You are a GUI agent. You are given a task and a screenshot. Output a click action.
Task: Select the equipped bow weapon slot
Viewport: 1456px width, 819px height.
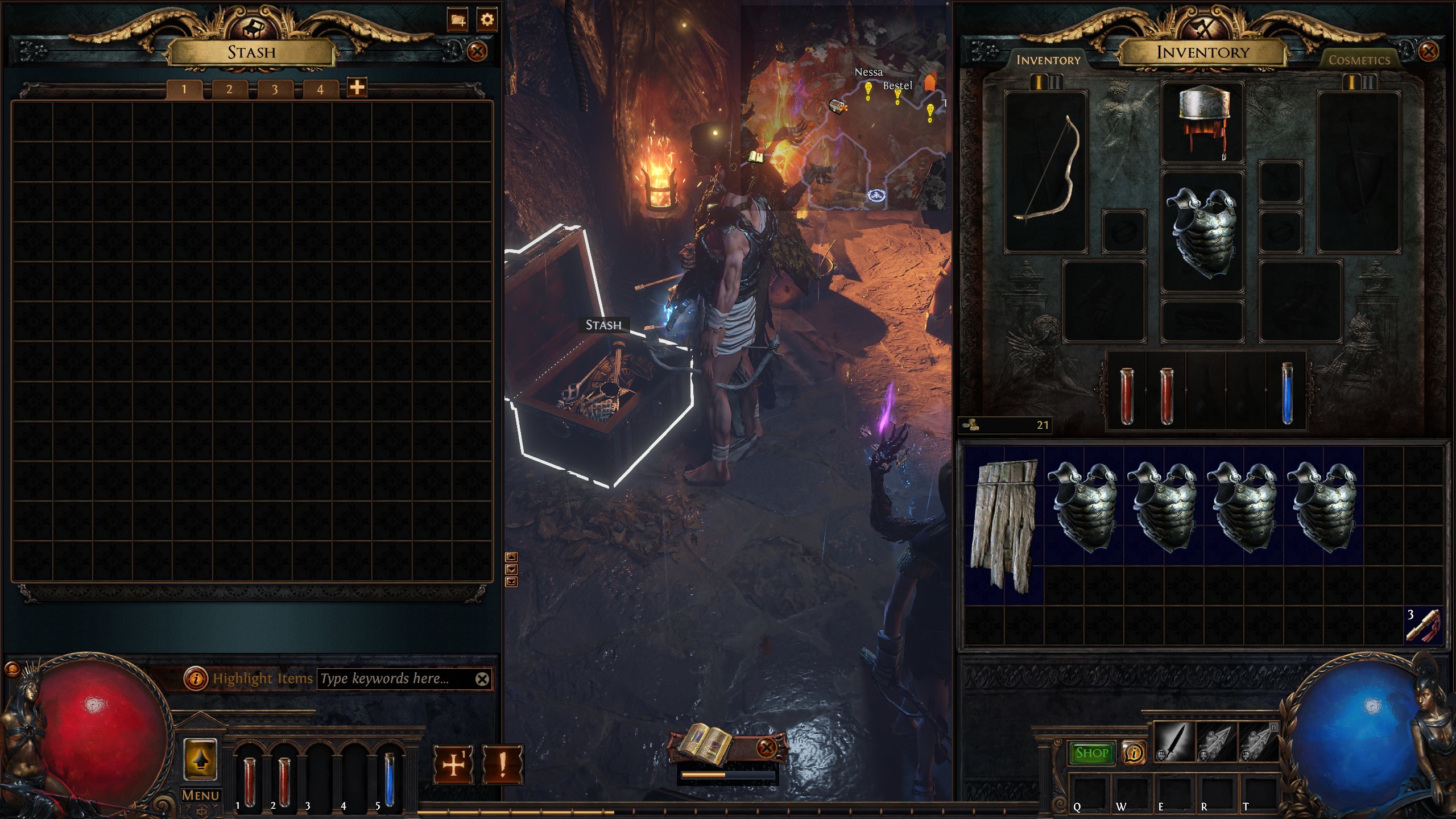point(1045,171)
